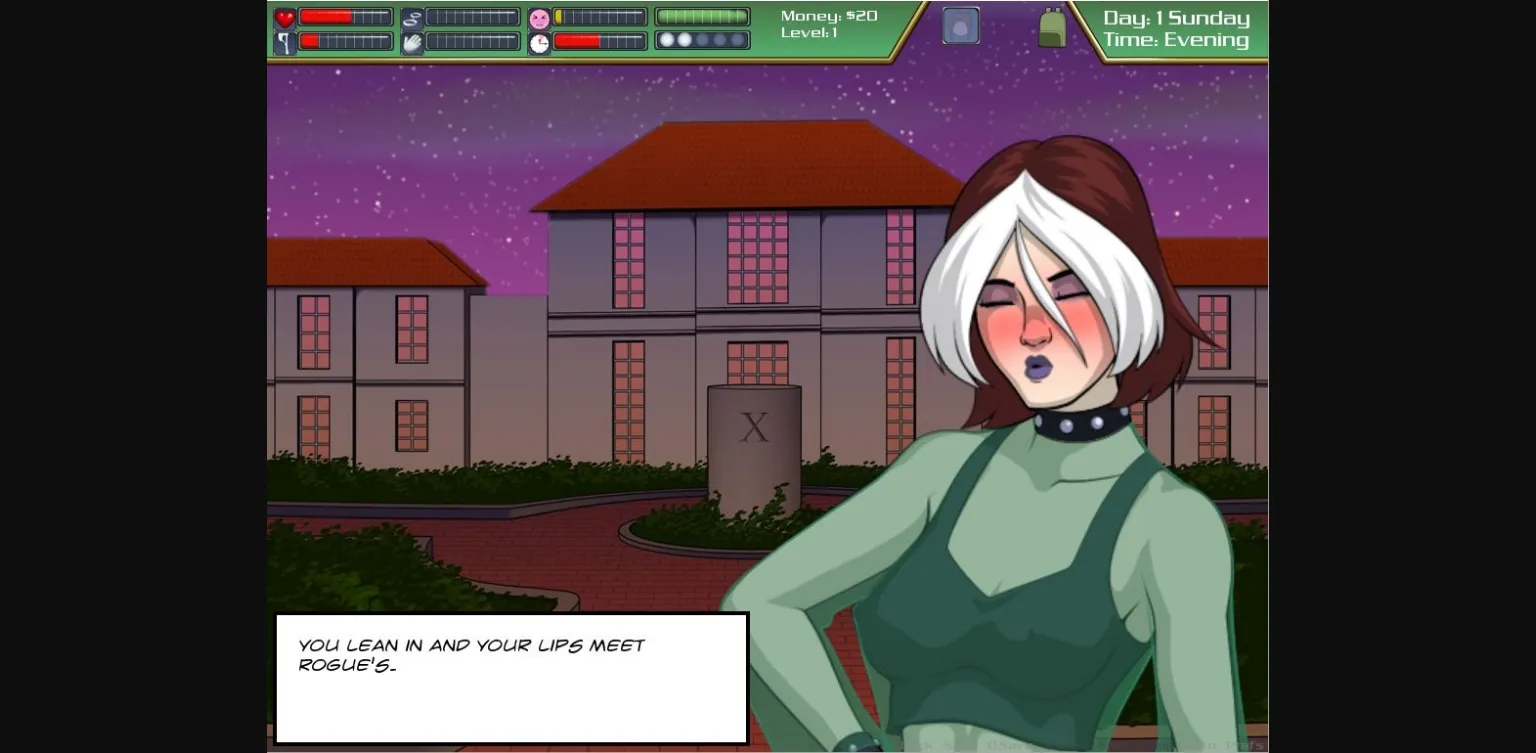Click the razor stat icon

[283, 41]
